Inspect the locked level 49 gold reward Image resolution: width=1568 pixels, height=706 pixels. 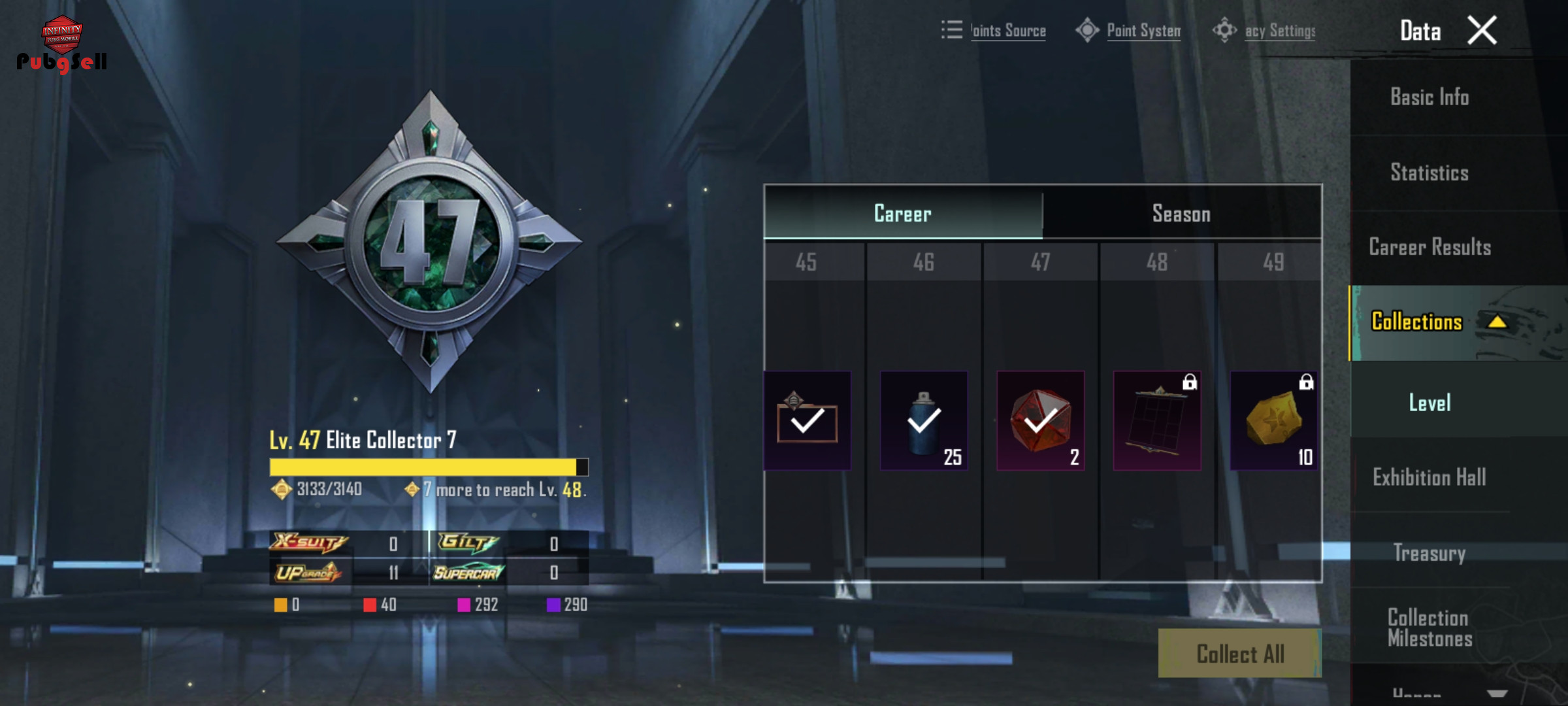pos(1274,421)
